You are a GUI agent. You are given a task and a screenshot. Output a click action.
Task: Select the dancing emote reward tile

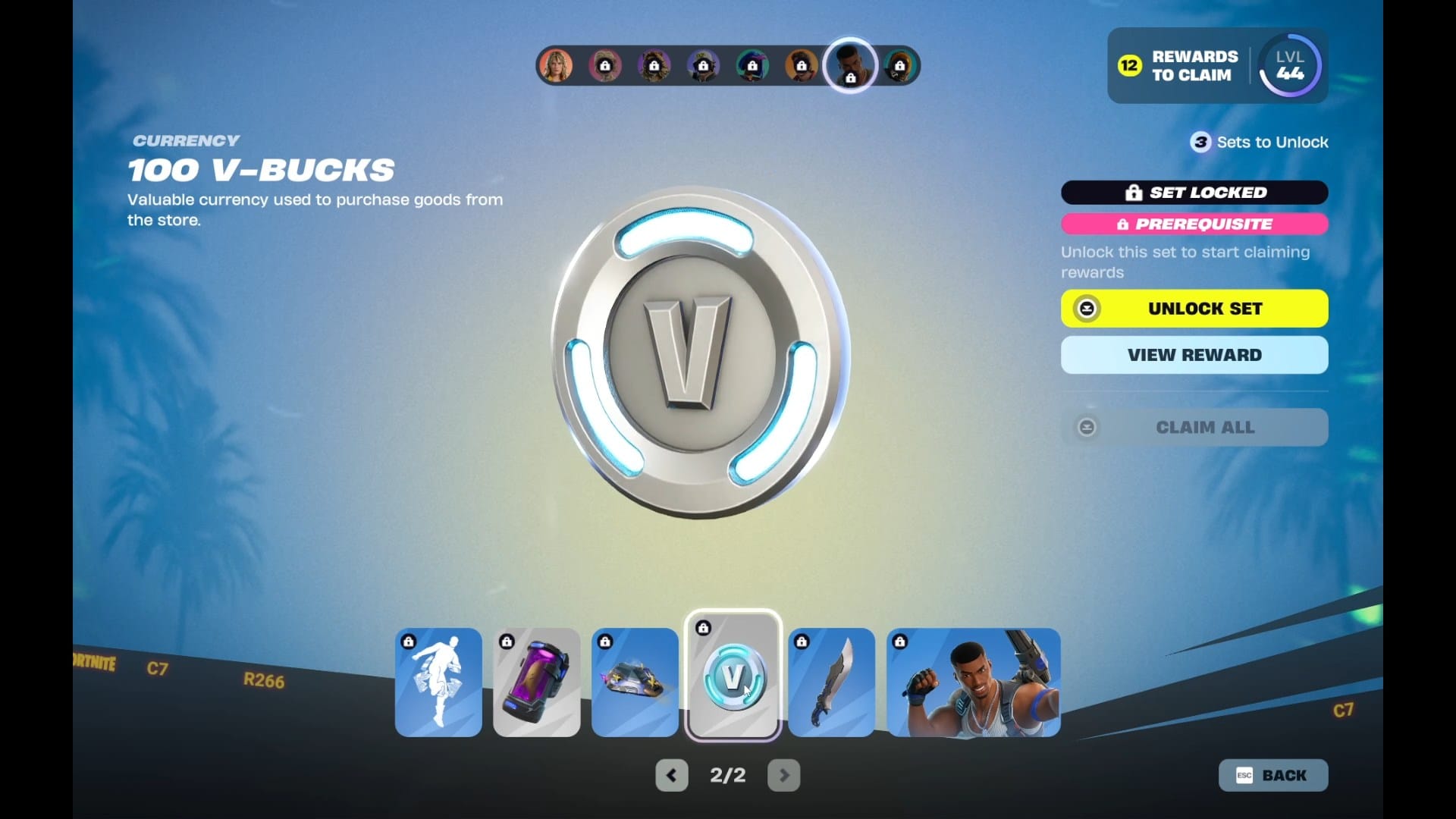(438, 682)
